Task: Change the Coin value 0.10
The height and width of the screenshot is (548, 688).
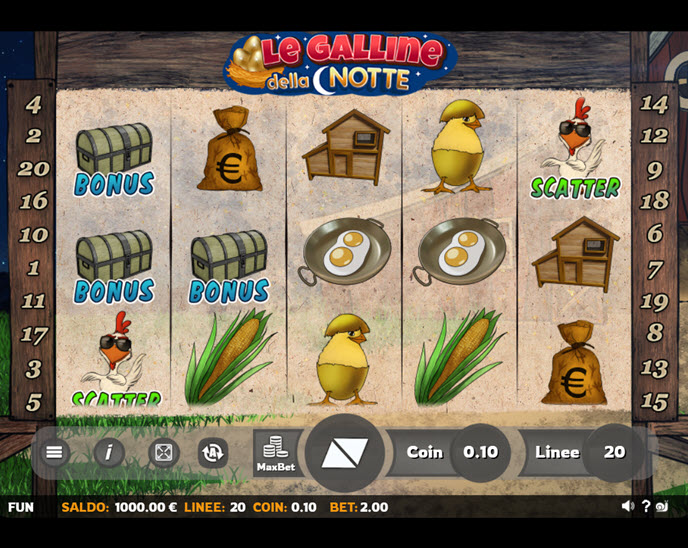Action: [480, 452]
